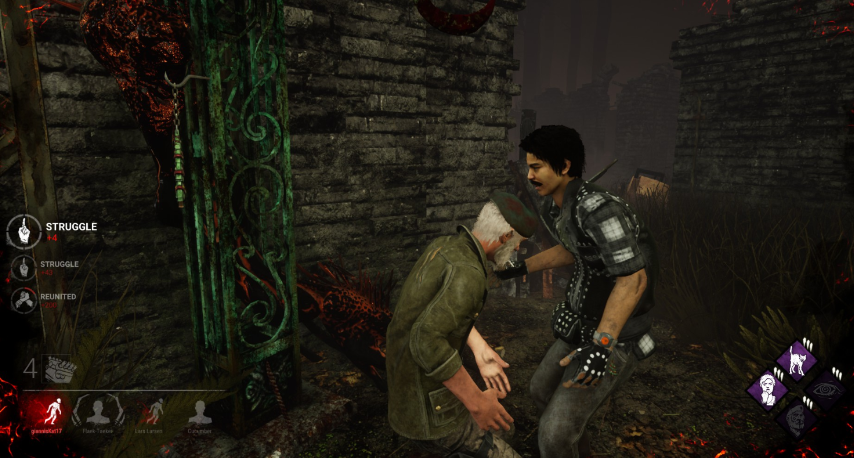
Task: Click the white cat perk icon
Action: pyautogui.click(x=798, y=359)
